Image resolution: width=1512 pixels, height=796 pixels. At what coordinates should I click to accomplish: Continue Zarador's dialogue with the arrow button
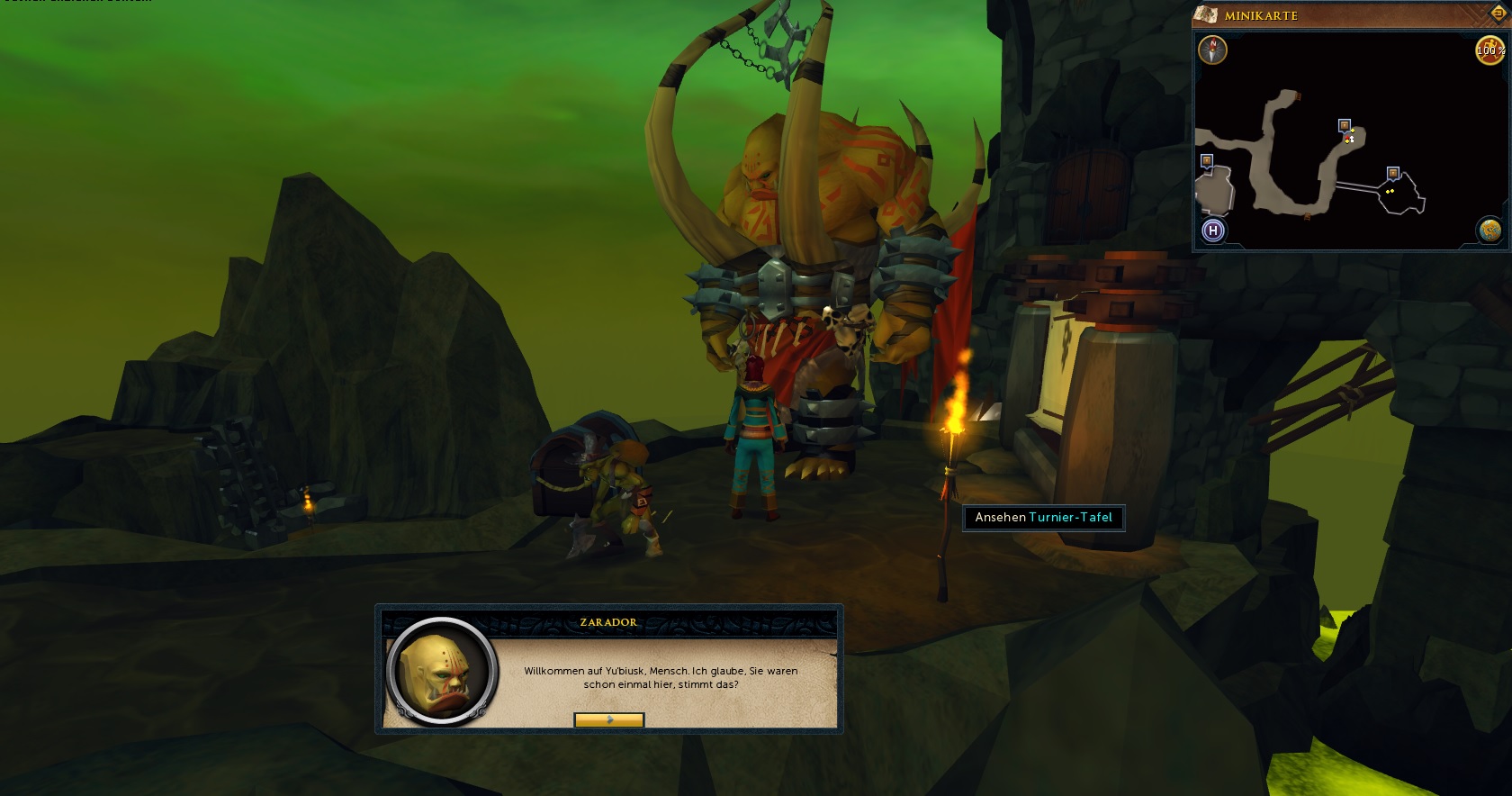(608, 719)
